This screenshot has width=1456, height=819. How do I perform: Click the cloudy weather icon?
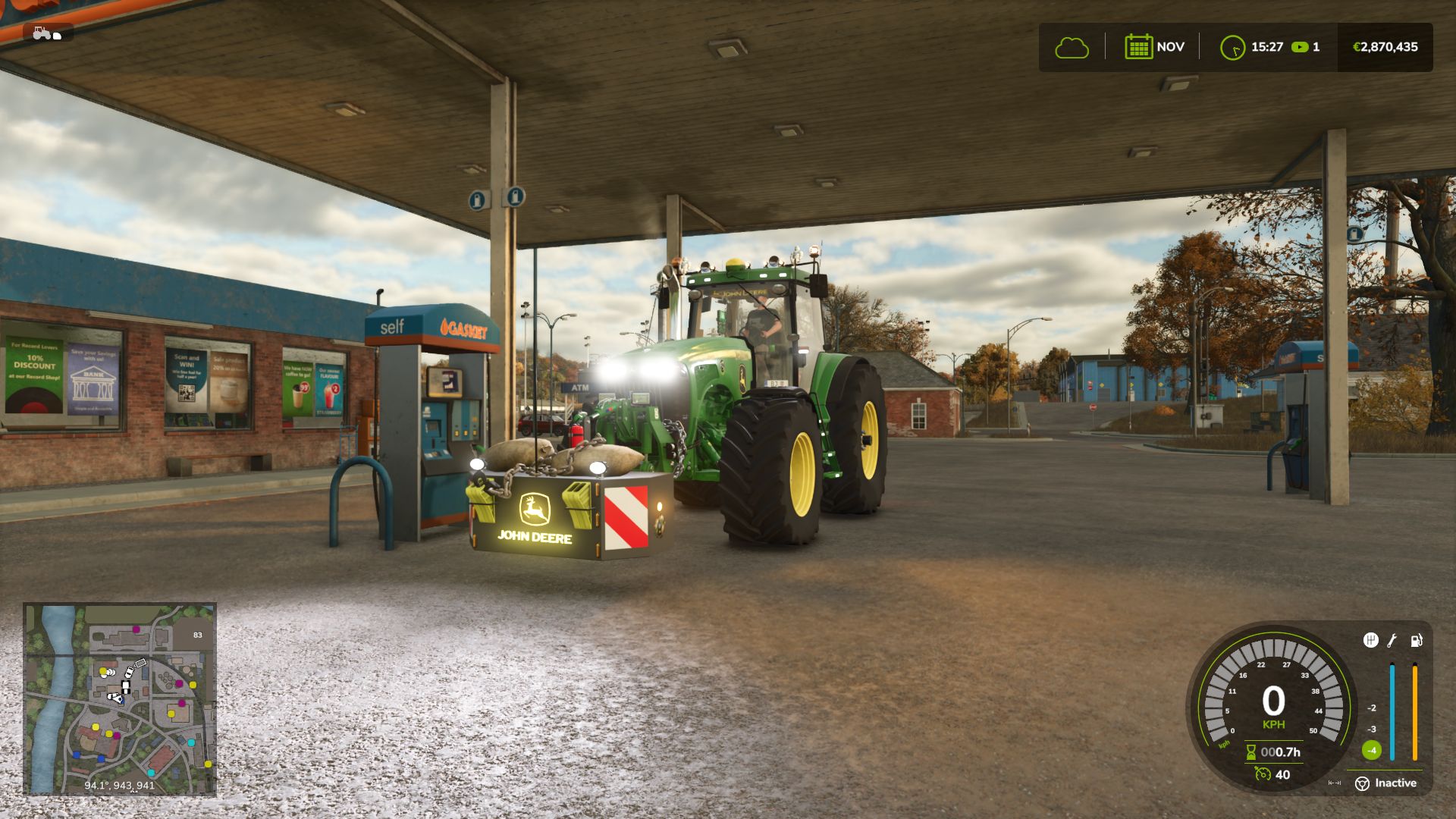pyautogui.click(x=1072, y=48)
